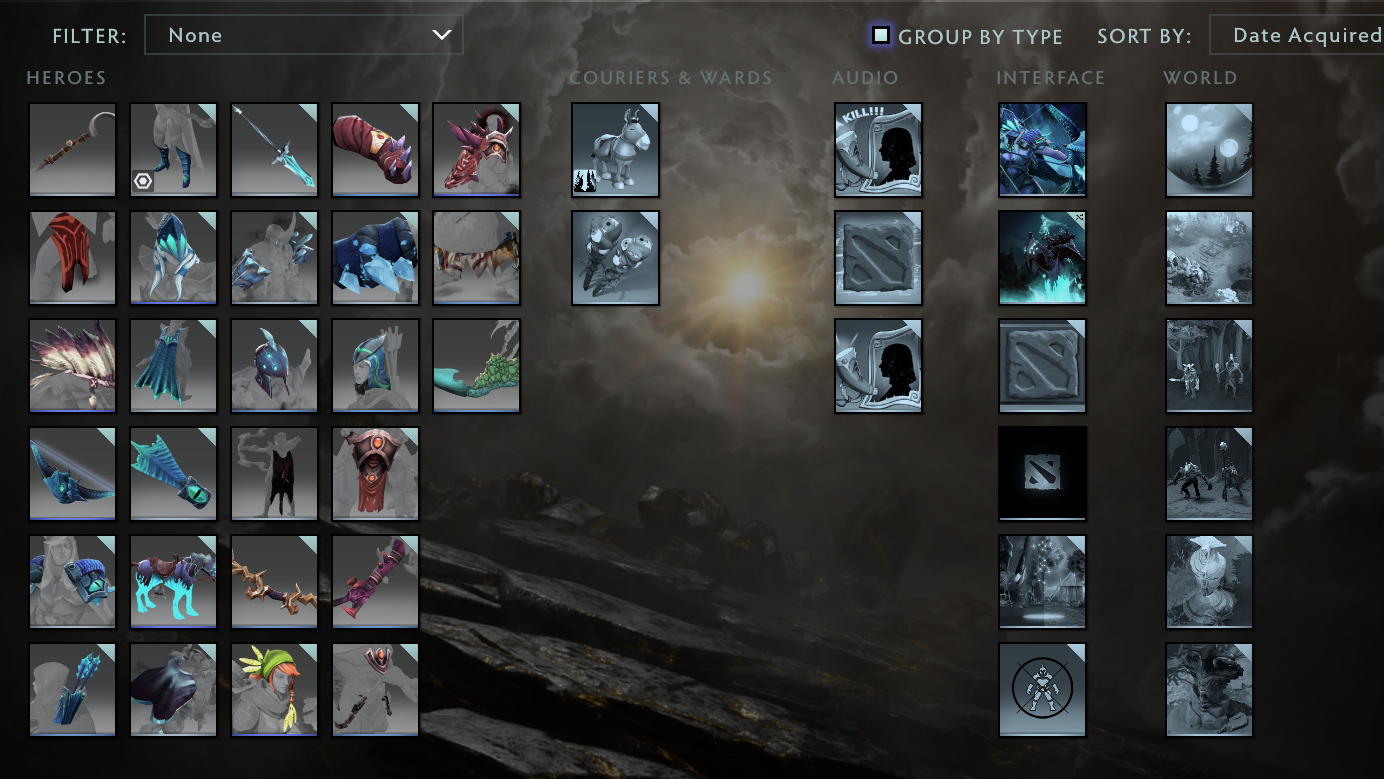Toggle the Group By Type checkbox
The width and height of the screenshot is (1384, 779).
click(x=880, y=35)
